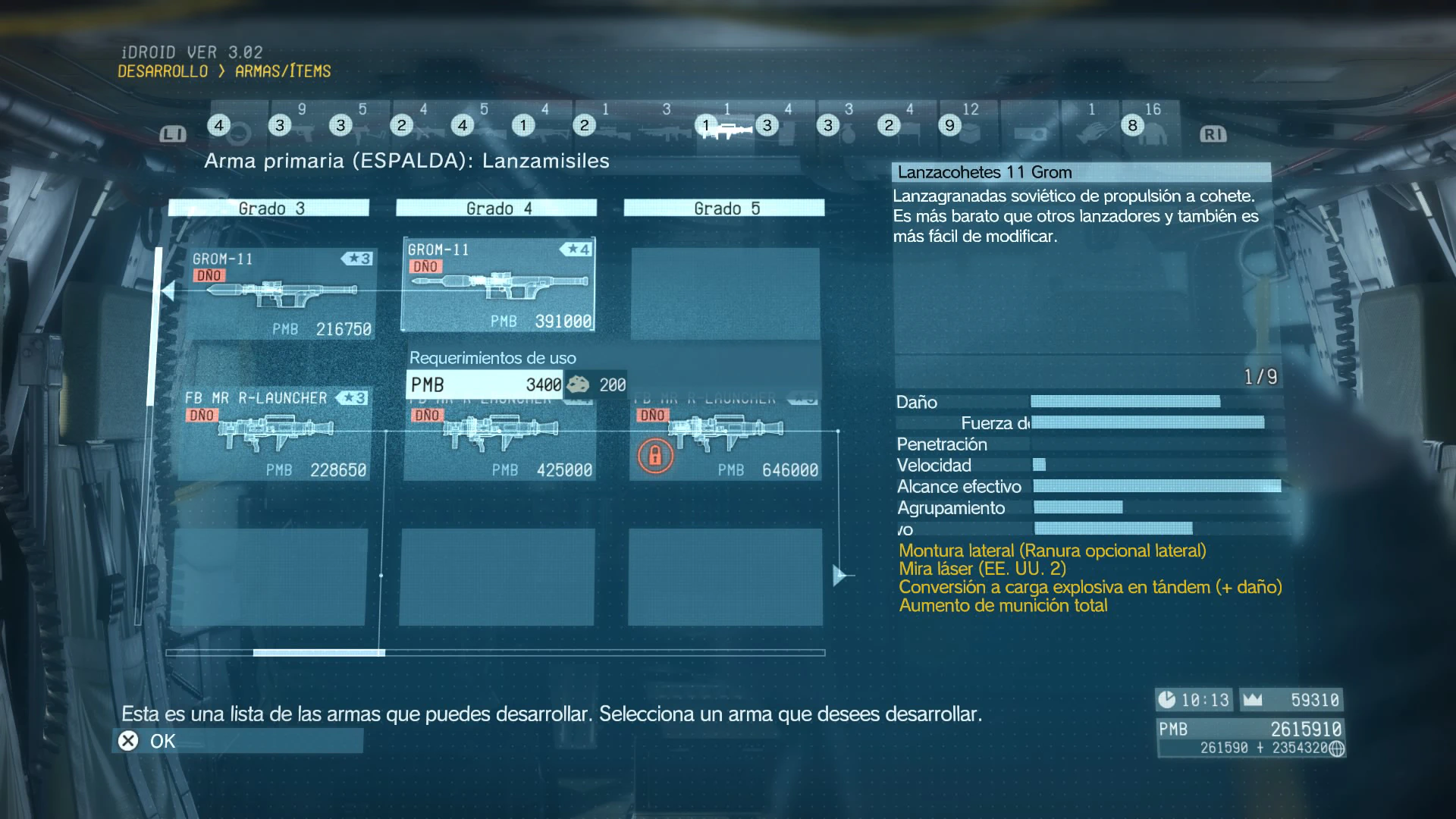Pick the FB MR R-Launcher costing 425000 PMB
This screenshot has width=1456, height=819.
(x=499, y=436)
